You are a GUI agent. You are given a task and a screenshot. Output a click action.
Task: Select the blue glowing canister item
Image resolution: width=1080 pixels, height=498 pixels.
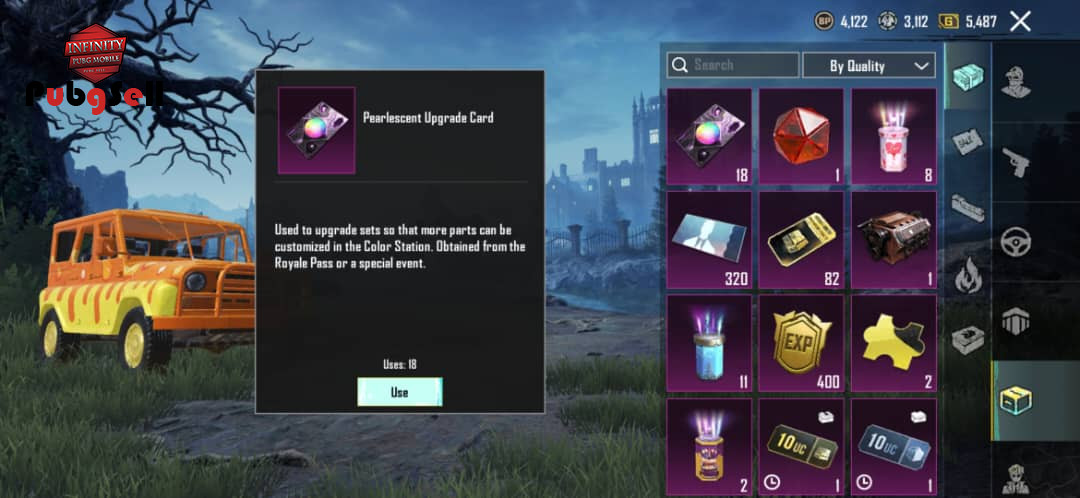(x=709, y=342)
